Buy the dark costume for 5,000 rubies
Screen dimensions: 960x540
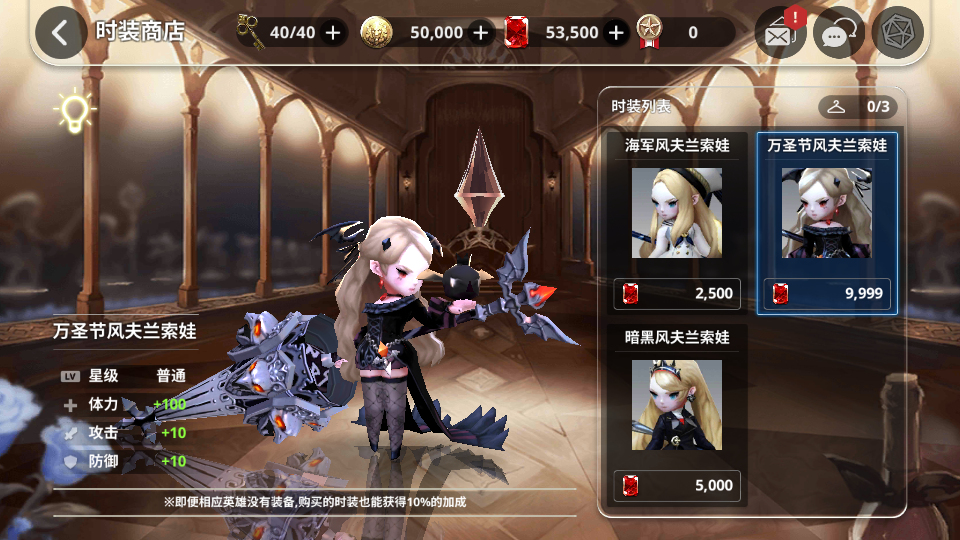click(677, 486)
